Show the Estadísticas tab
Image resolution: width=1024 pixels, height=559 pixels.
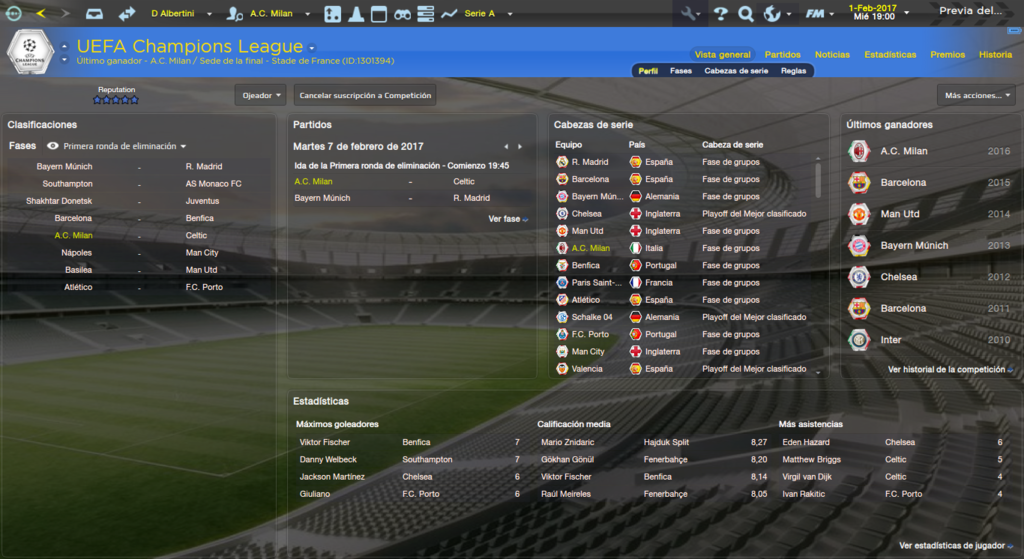tap(890, 54)
